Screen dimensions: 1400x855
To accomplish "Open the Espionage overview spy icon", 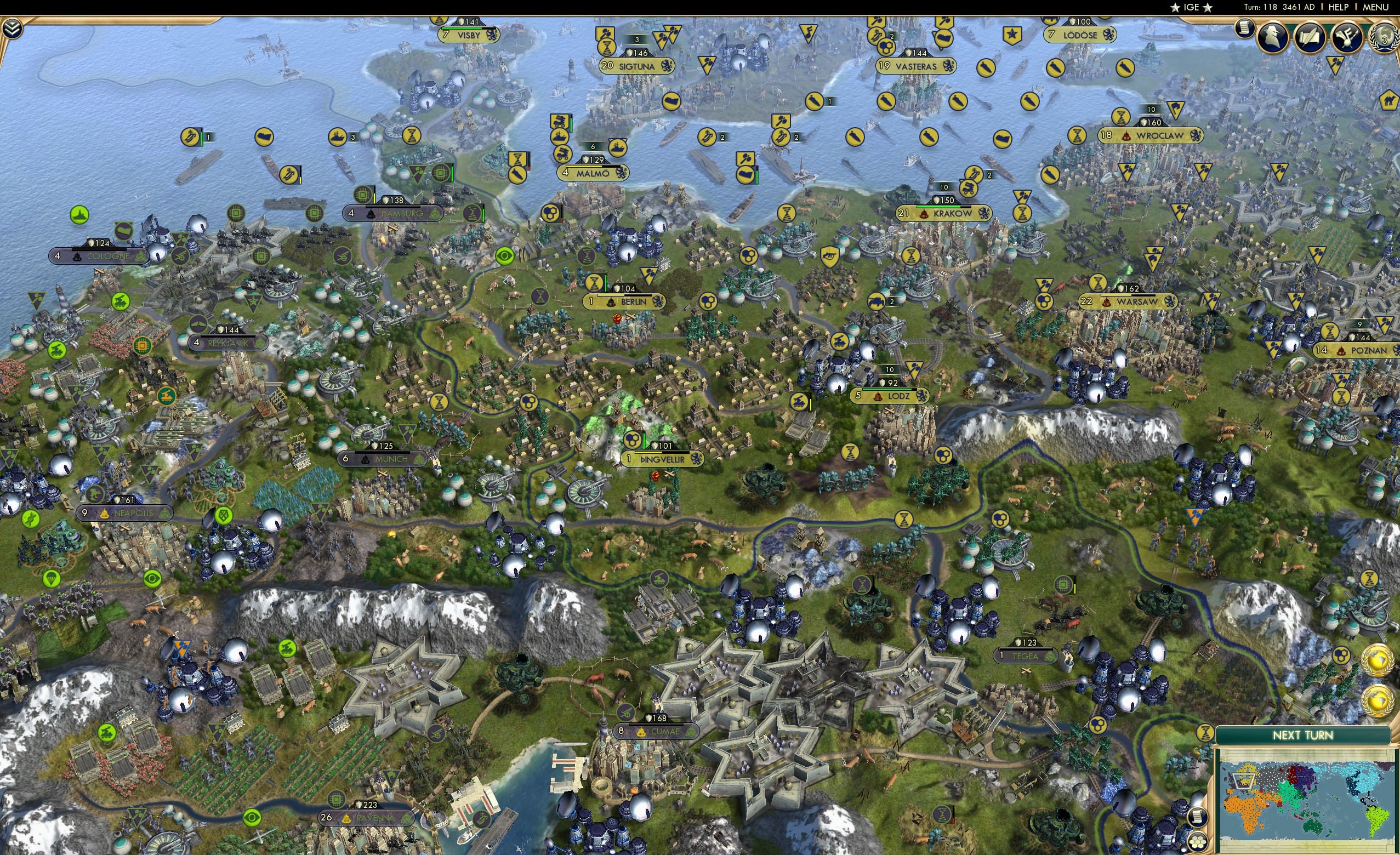I will pyautogui.click(x=1272, y=38).
